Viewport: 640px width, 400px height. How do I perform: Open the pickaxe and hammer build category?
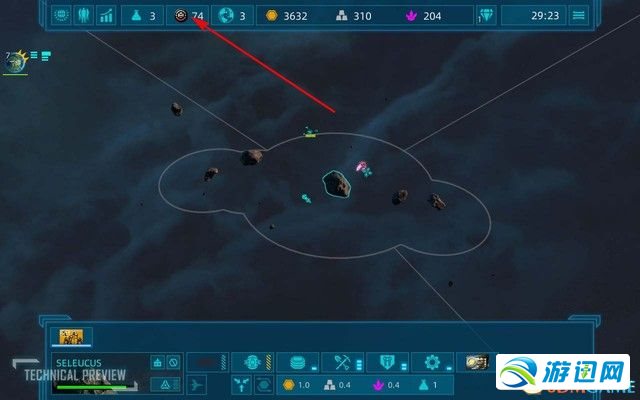(341, 362)
